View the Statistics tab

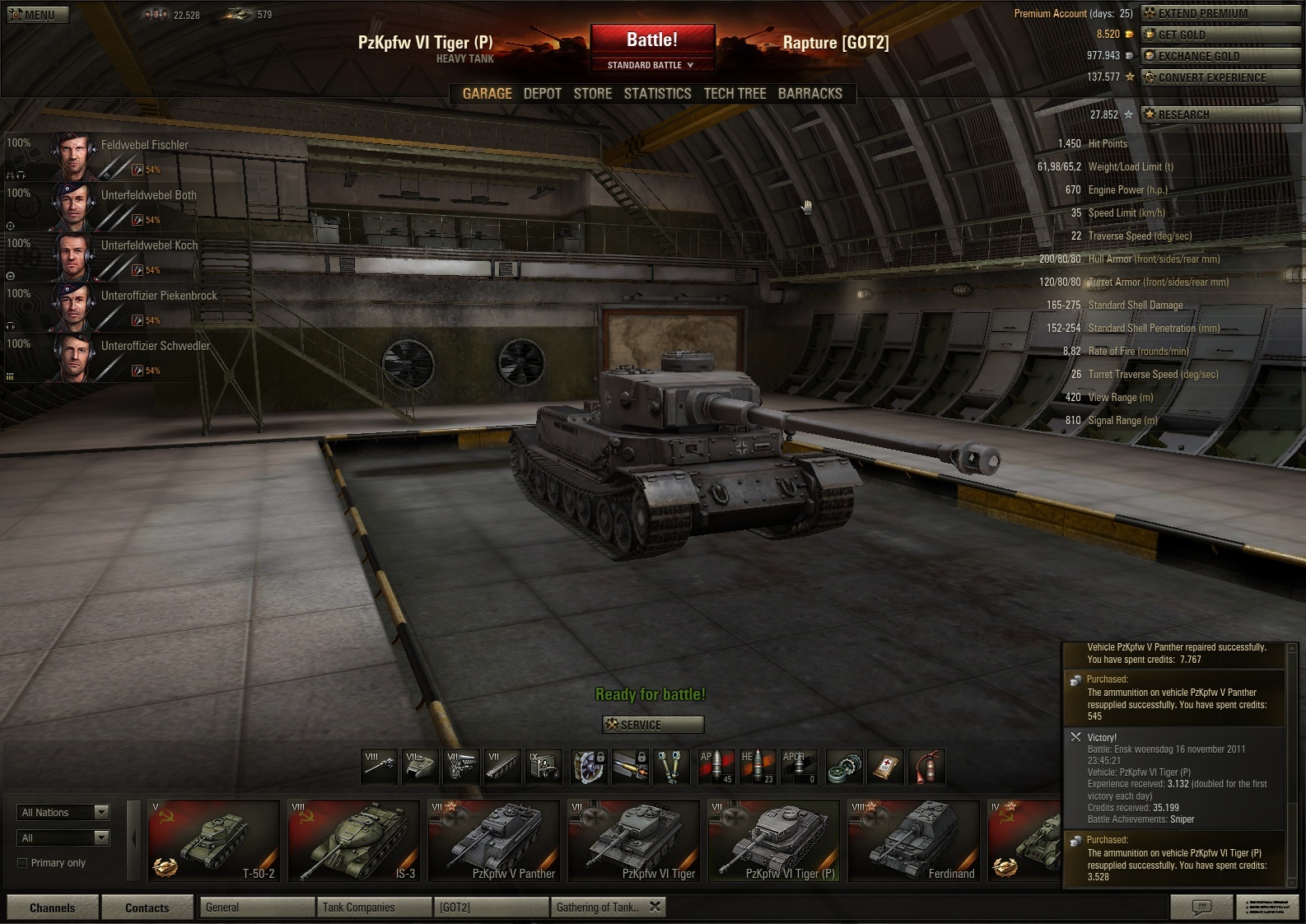click(657, 94)
